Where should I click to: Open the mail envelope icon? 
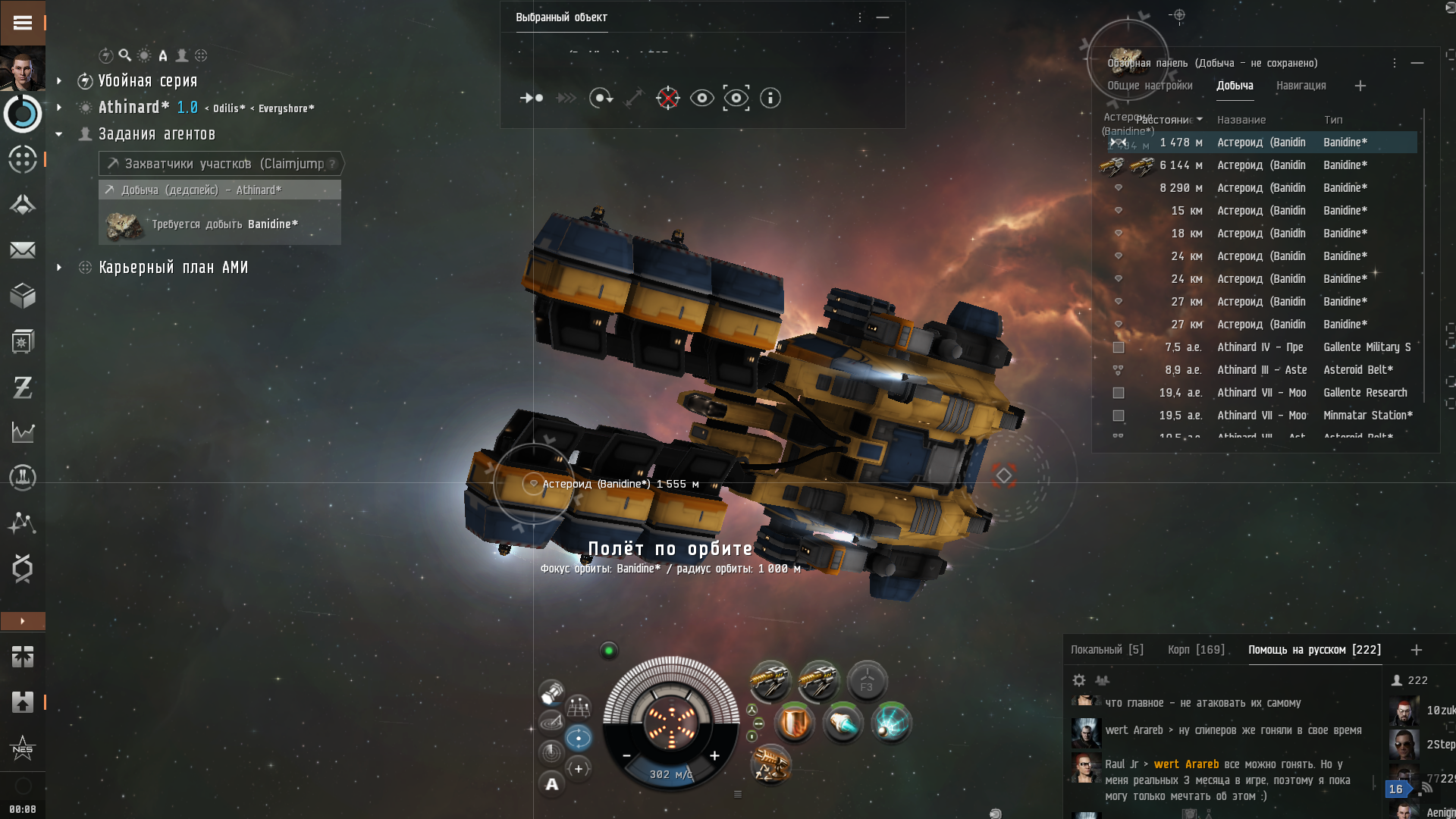23,250
